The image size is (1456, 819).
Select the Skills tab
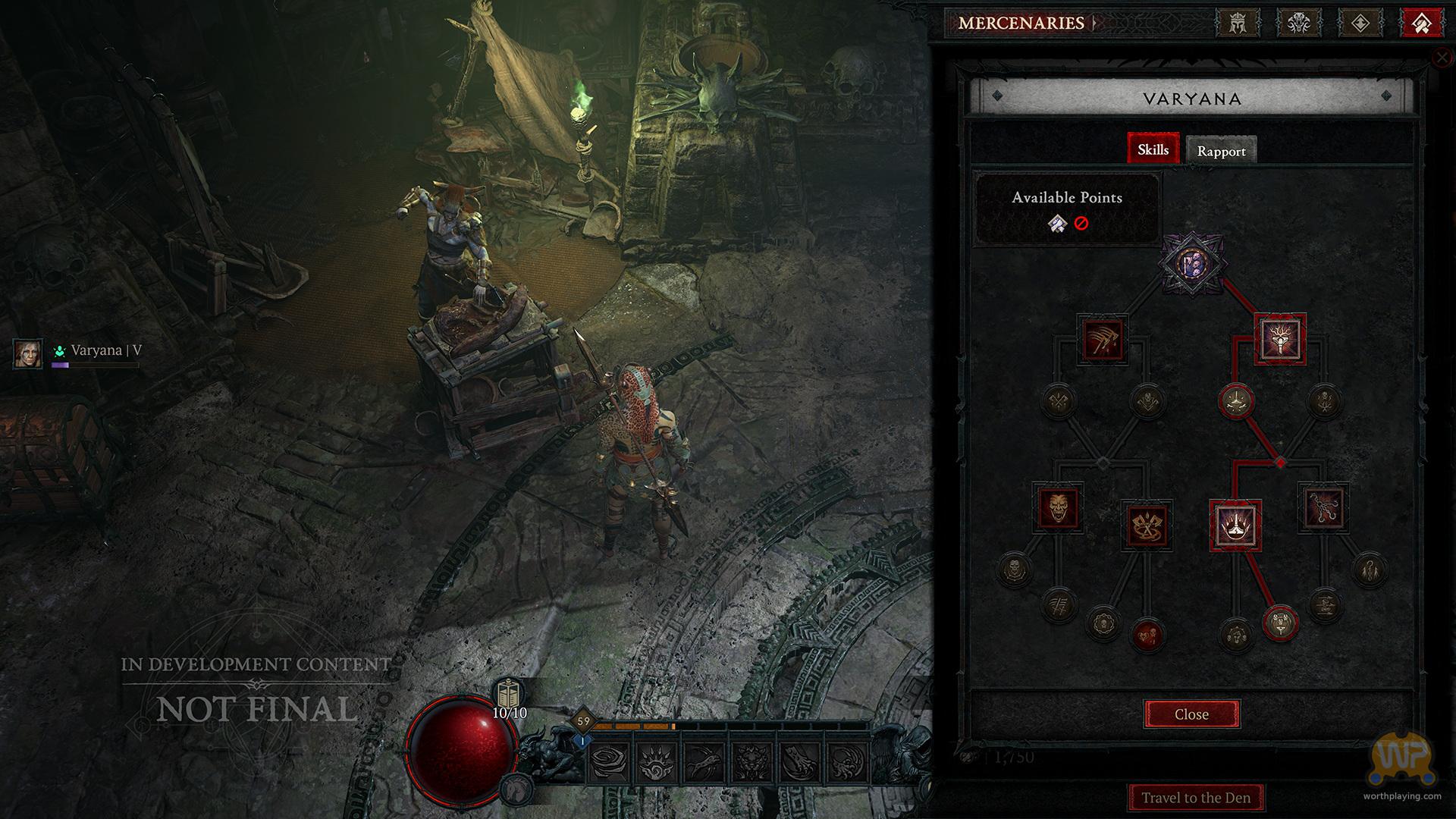coord(1153,149)
